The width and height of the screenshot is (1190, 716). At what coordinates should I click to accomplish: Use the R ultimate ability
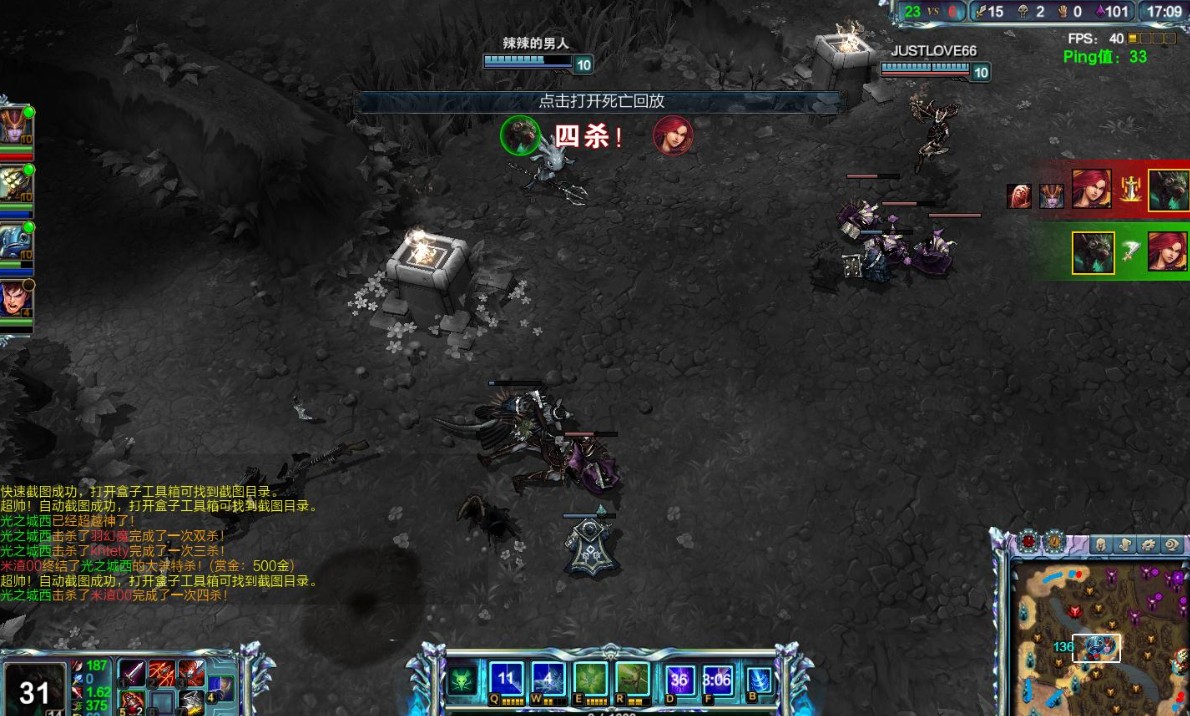633,679
